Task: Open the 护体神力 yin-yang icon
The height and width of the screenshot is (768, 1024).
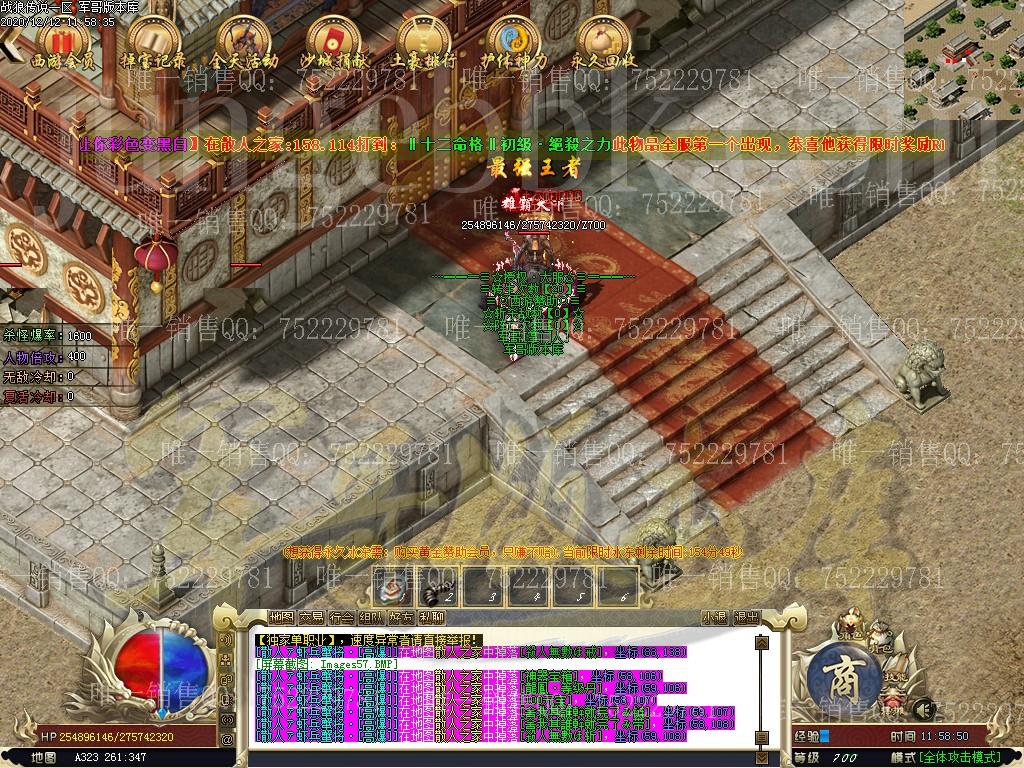Action: [512, 44]
